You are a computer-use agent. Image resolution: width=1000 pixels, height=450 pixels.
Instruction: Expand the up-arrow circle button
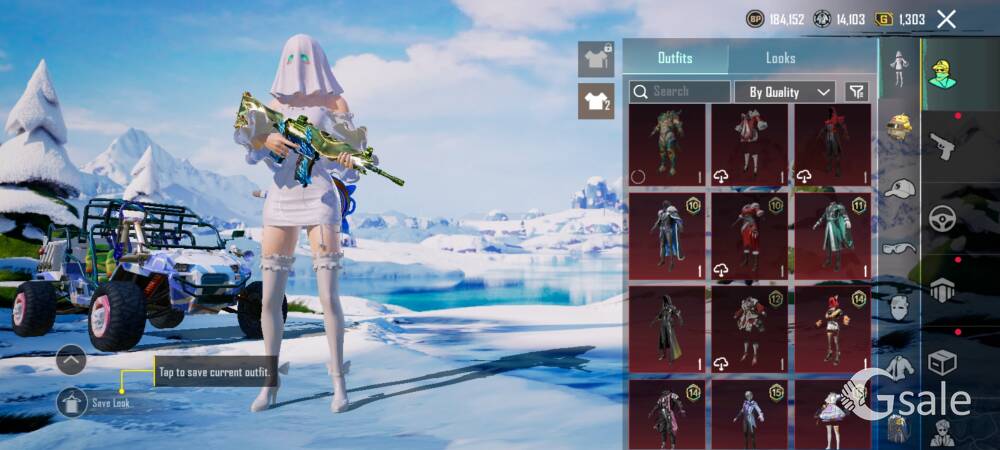(x=71, y=359)
